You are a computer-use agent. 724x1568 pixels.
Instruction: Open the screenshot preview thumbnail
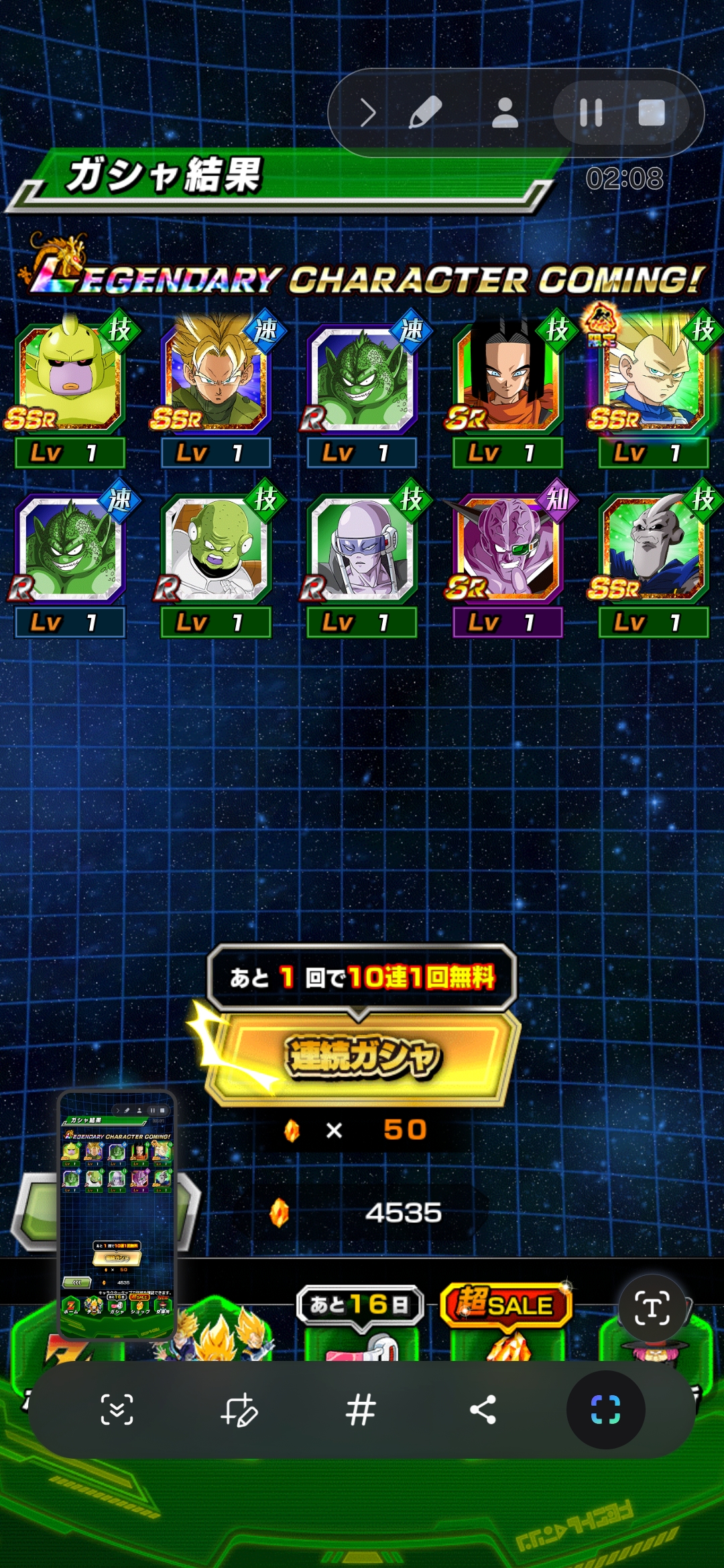pos(117,1214)
